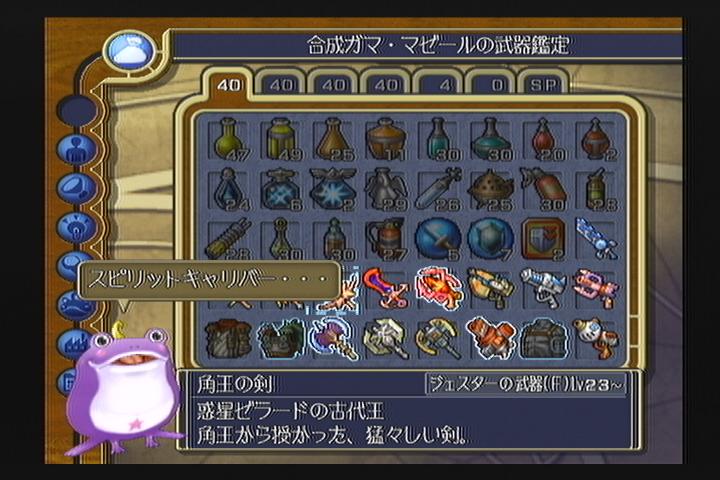This screenshot has height=480, width=720.
Task: Select the white and blue ray gun
Action: tap(542, 287)
